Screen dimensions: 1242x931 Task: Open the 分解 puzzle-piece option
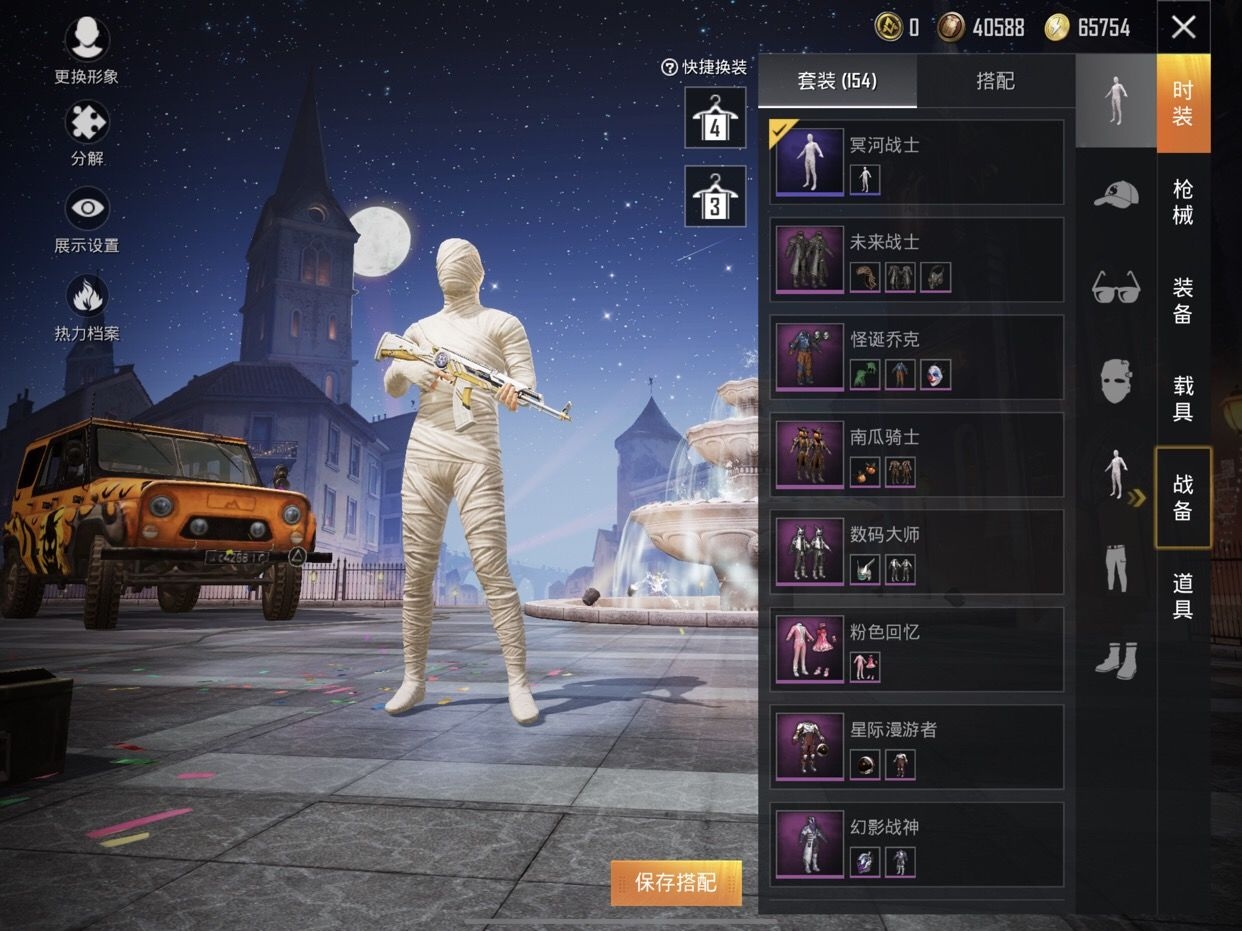(x=87, y=131)
